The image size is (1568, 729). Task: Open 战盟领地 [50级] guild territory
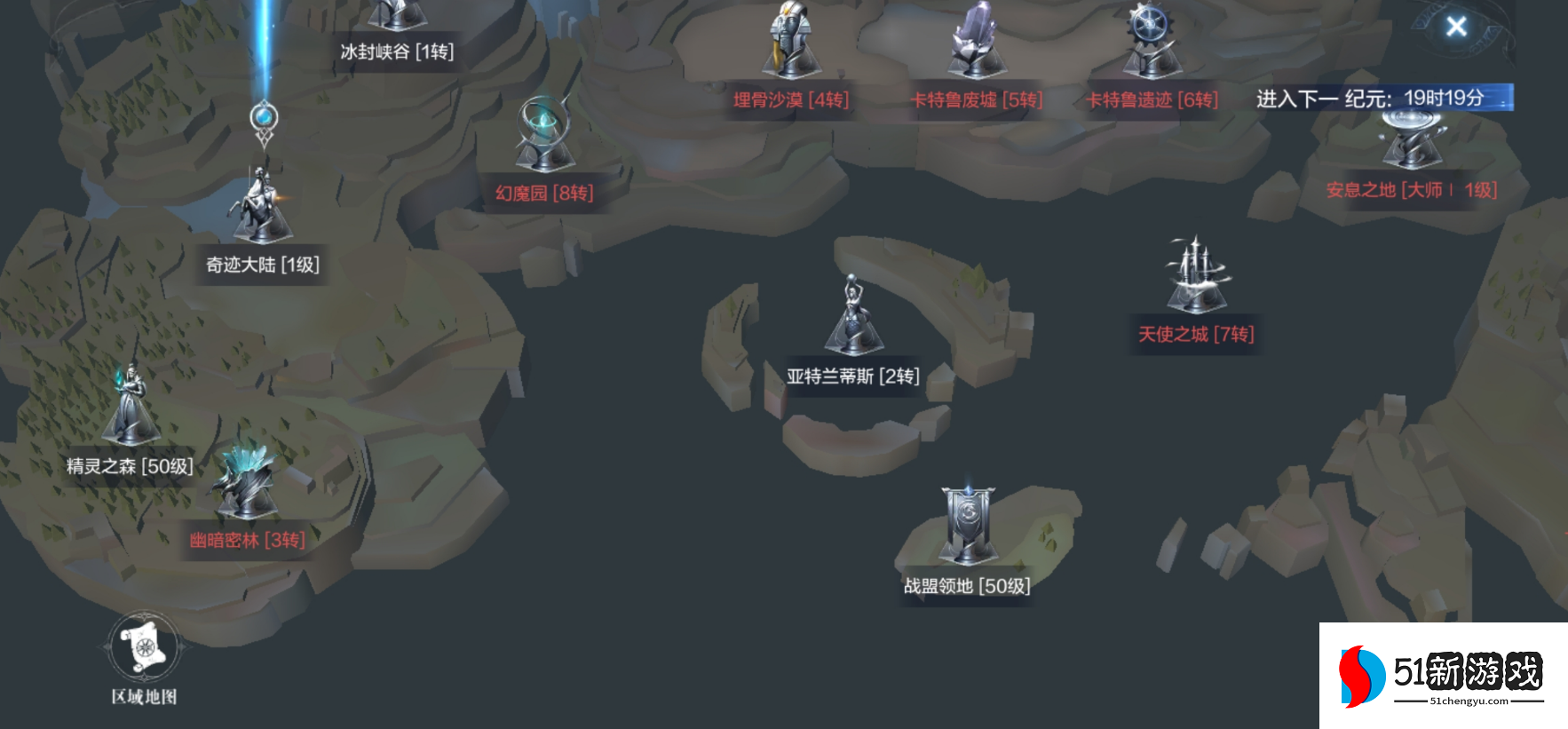(x=967, y=585)
